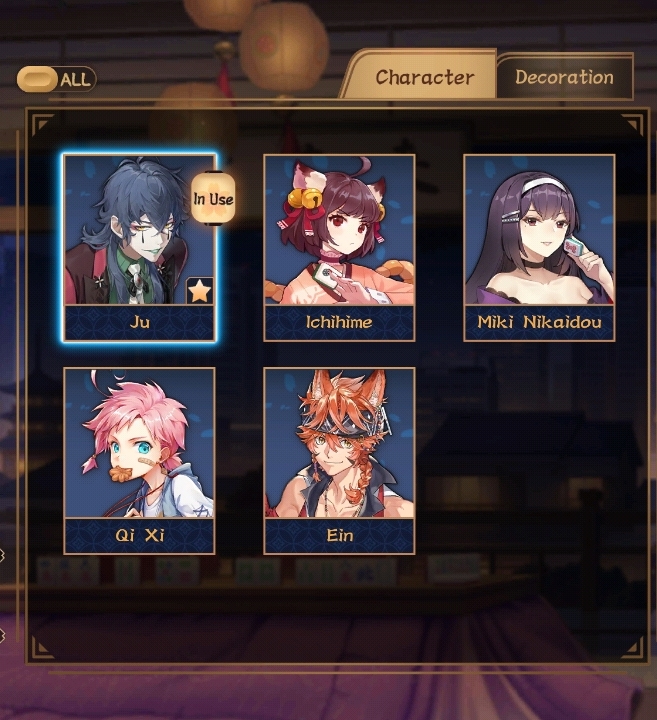
Task: Choose the Ichihime character card
Action: [x=339, y=245]
